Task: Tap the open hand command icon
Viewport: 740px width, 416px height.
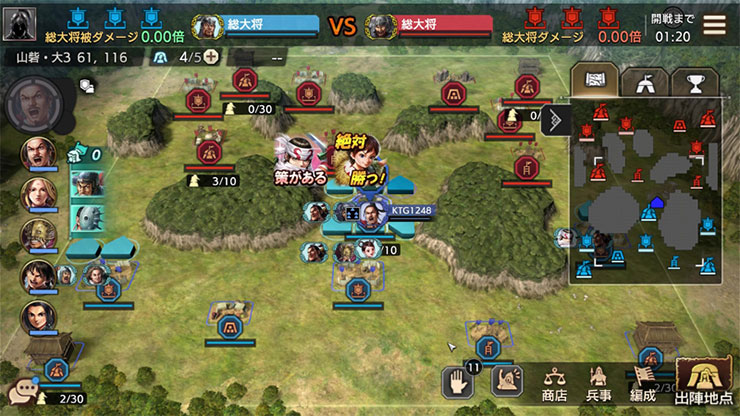Action: click(457, 380)
